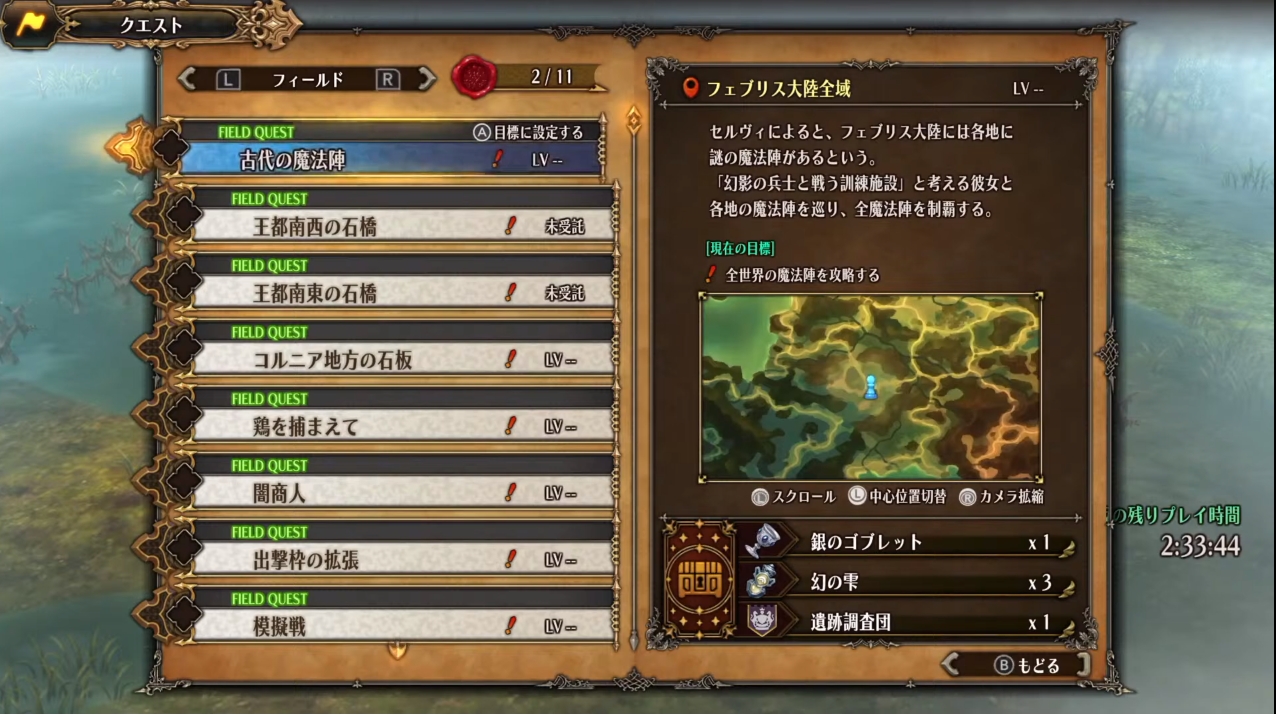
Task: Open the 鶏を捕まえて quest entry
Action: 400,427
